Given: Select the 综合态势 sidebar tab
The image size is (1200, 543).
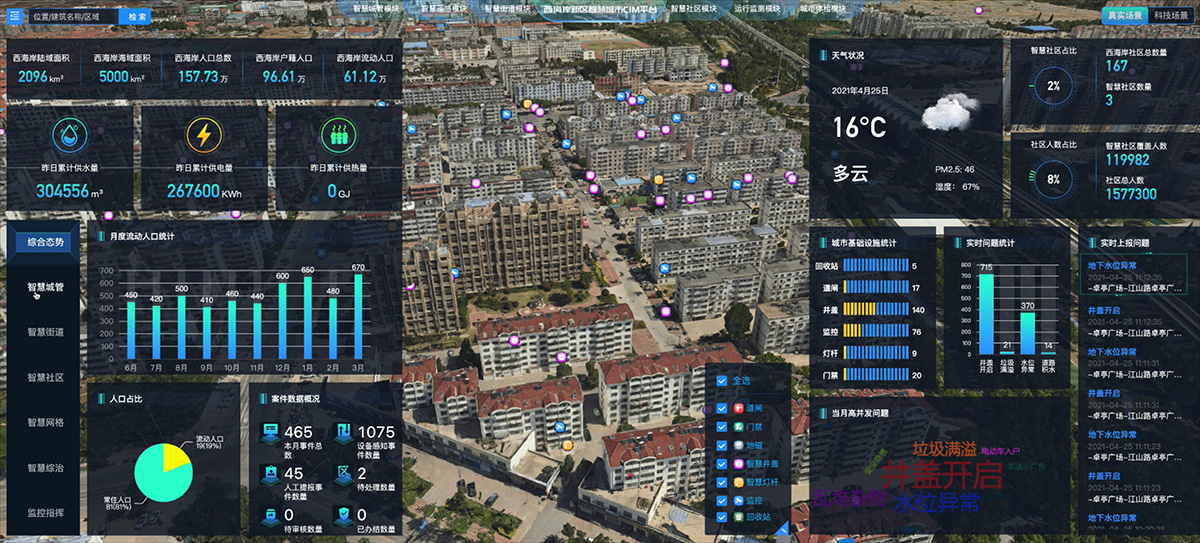Looking at the screenshot, I should 45,242.
